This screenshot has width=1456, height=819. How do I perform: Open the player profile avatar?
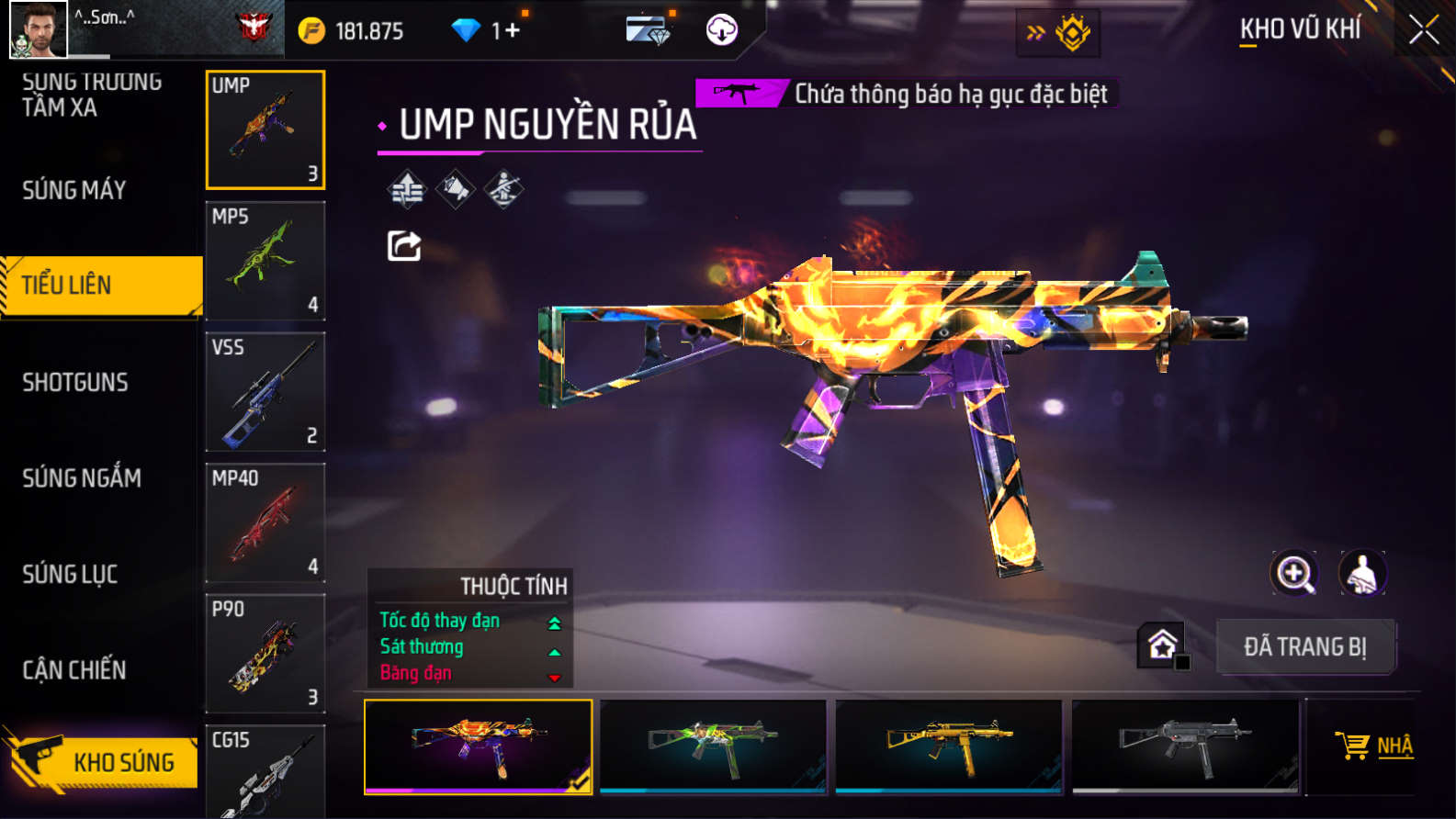pyautogui.click(x=38, y=29)
